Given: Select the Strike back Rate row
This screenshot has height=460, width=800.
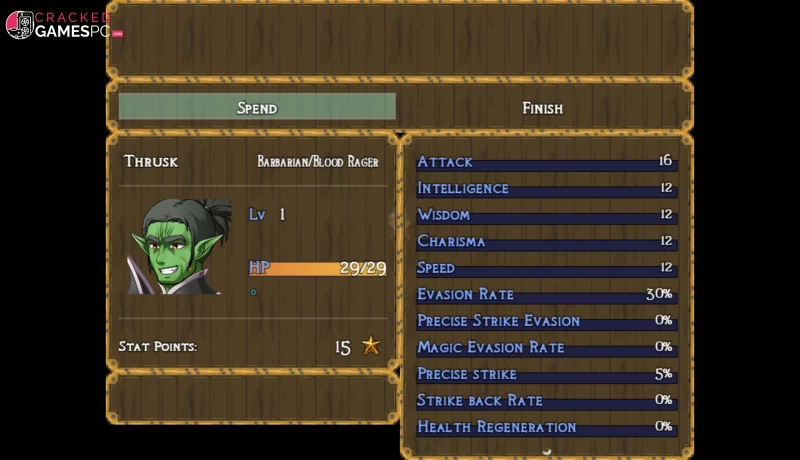Looking at the screenshot, I should pos(545,400).
